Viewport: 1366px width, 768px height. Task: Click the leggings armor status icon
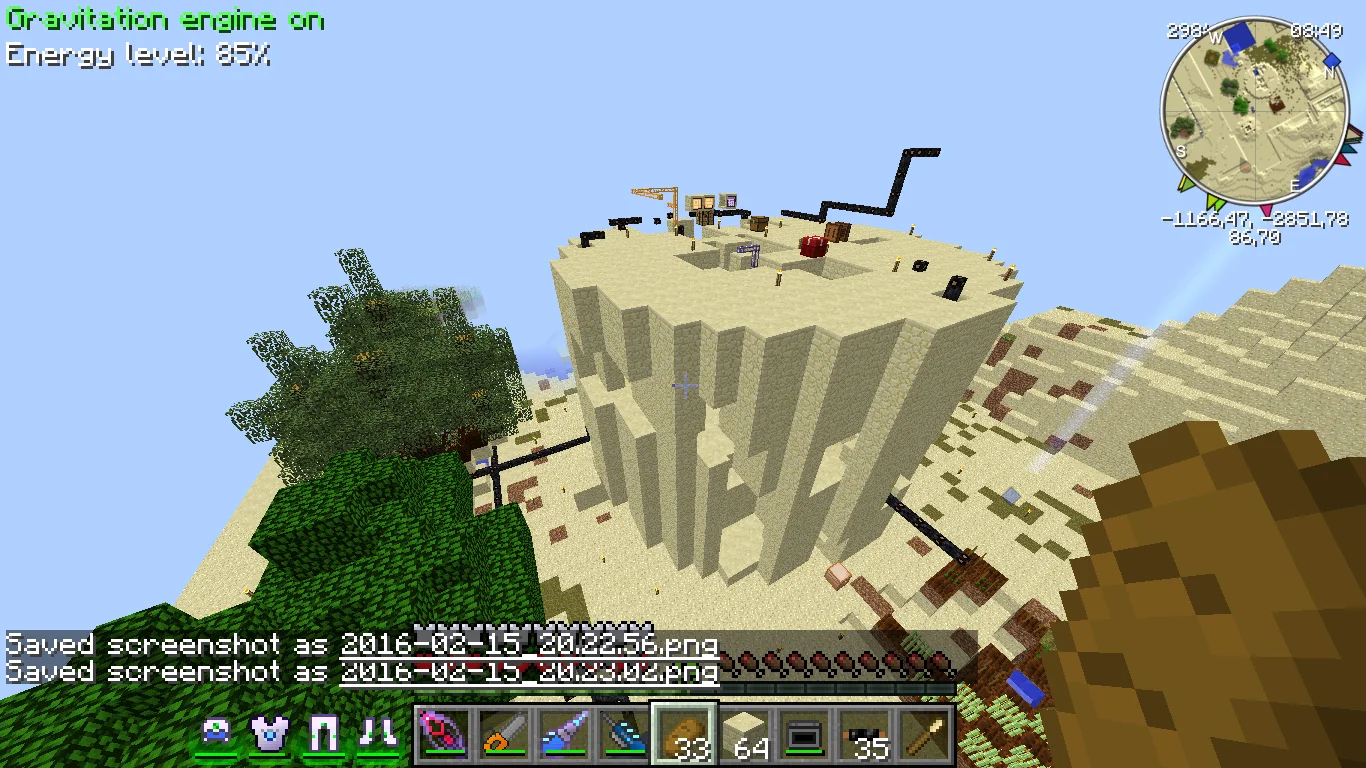click(x=323, y=734)
